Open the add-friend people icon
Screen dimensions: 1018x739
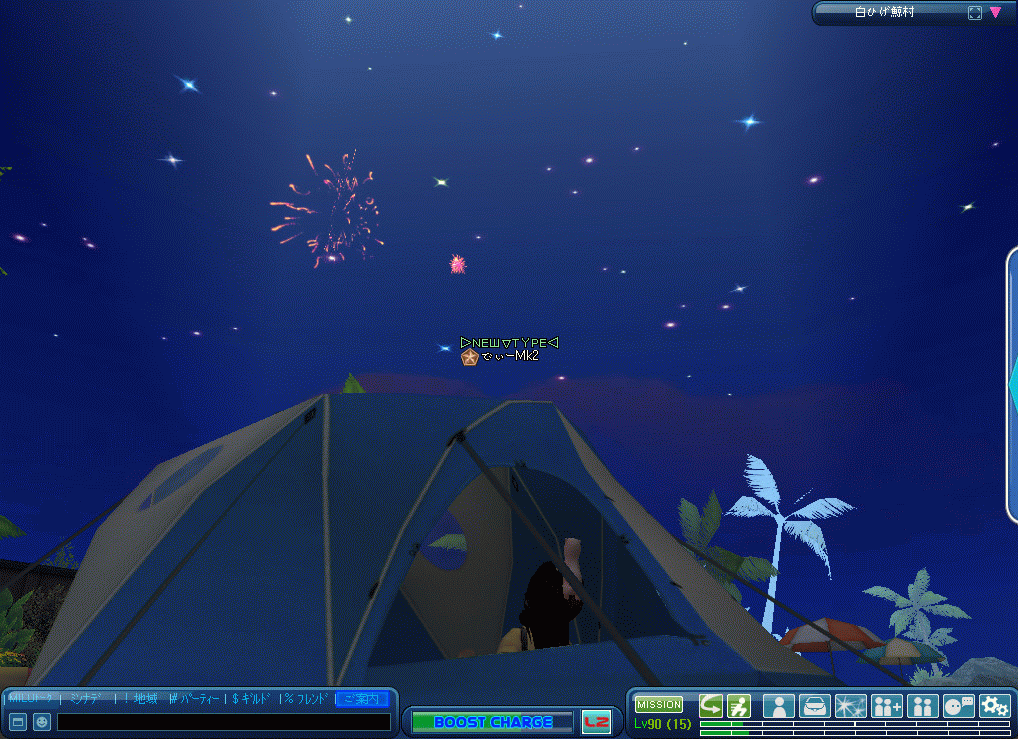[x=887, y=706]
